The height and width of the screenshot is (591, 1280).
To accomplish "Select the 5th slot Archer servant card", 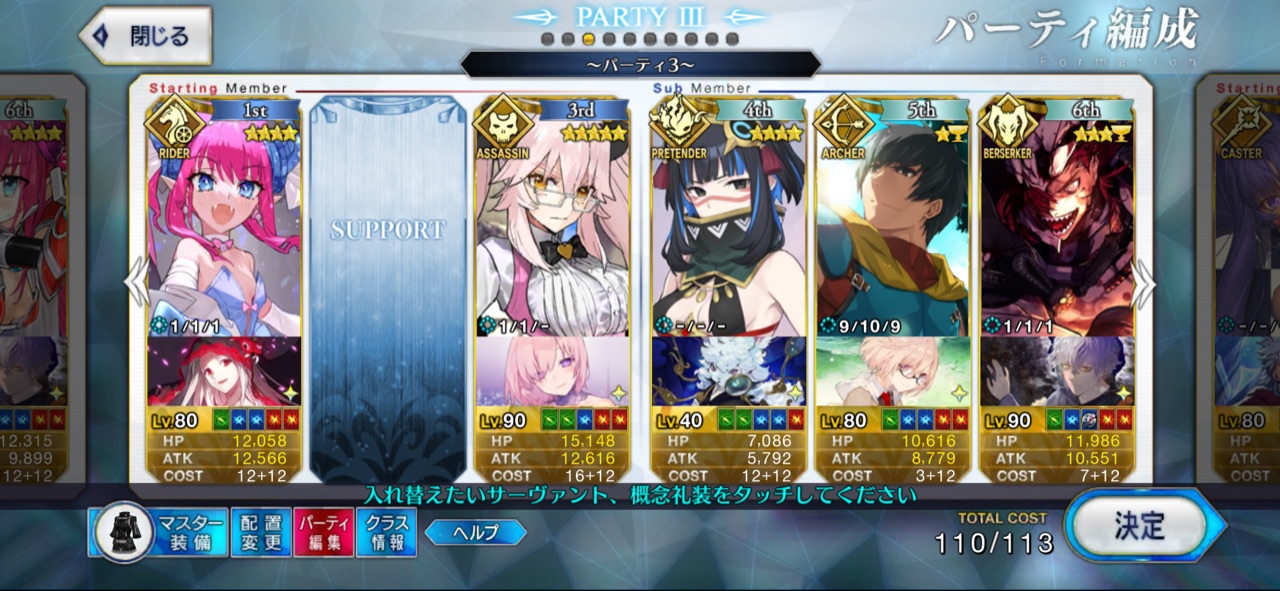I will [x=892, y=230].
